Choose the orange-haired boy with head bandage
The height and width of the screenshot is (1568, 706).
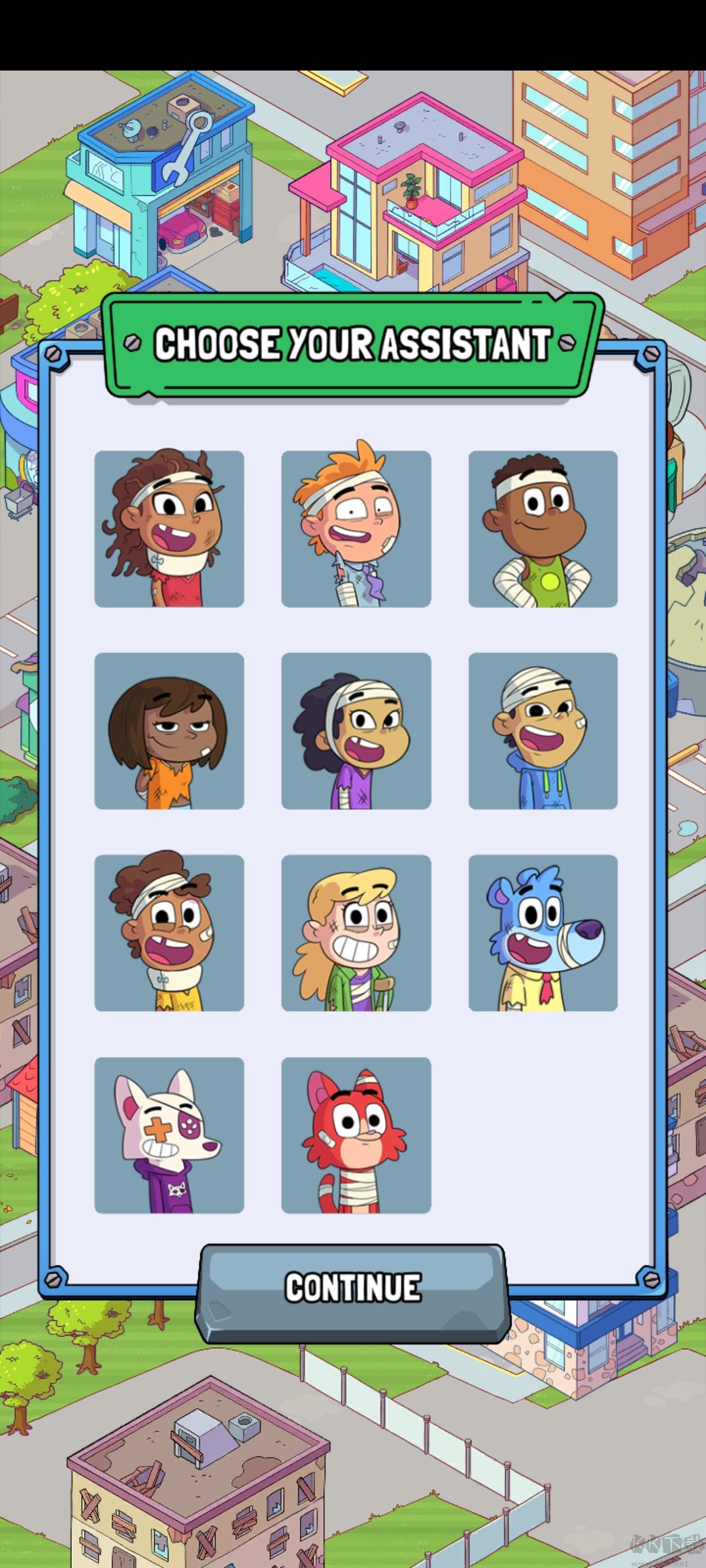(x=356, y=529)
